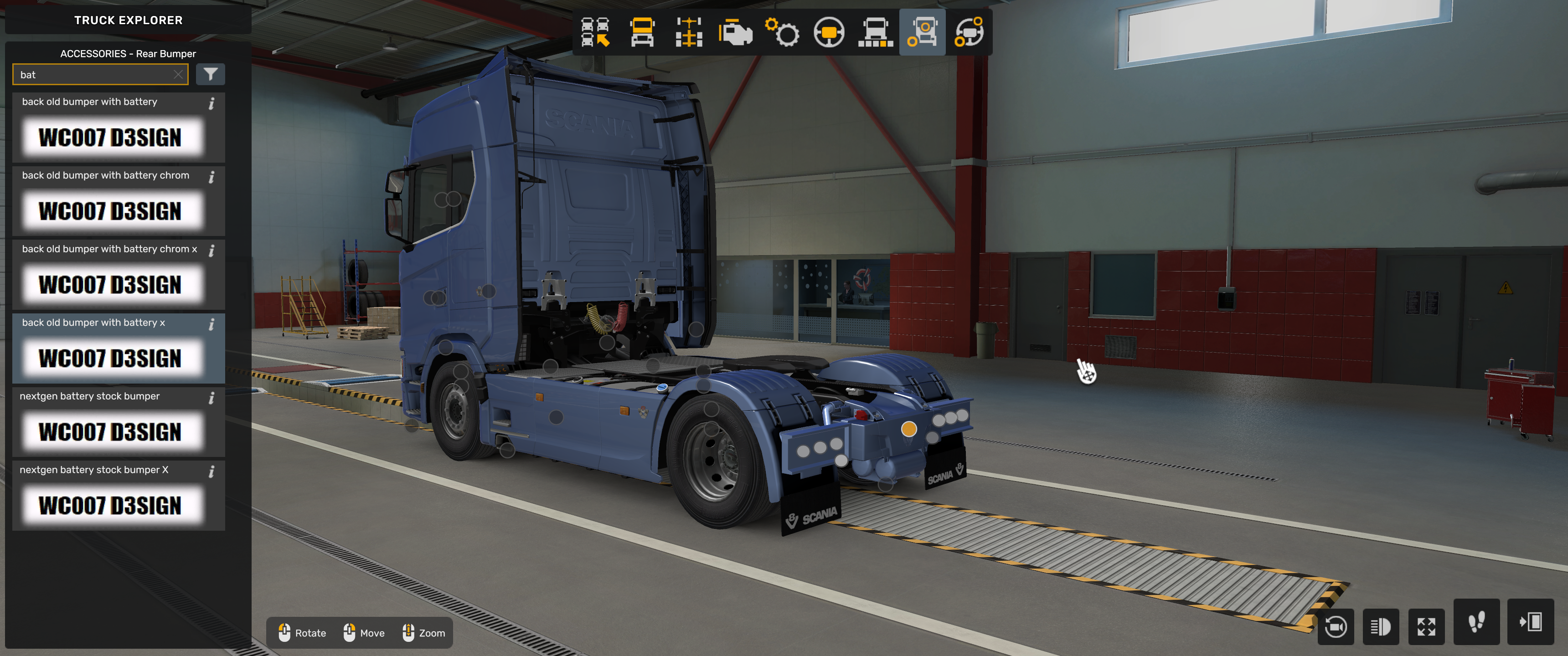Open the Engine configuration tab
This screenshot has width=1568, height=656.
tap(735, 32)
